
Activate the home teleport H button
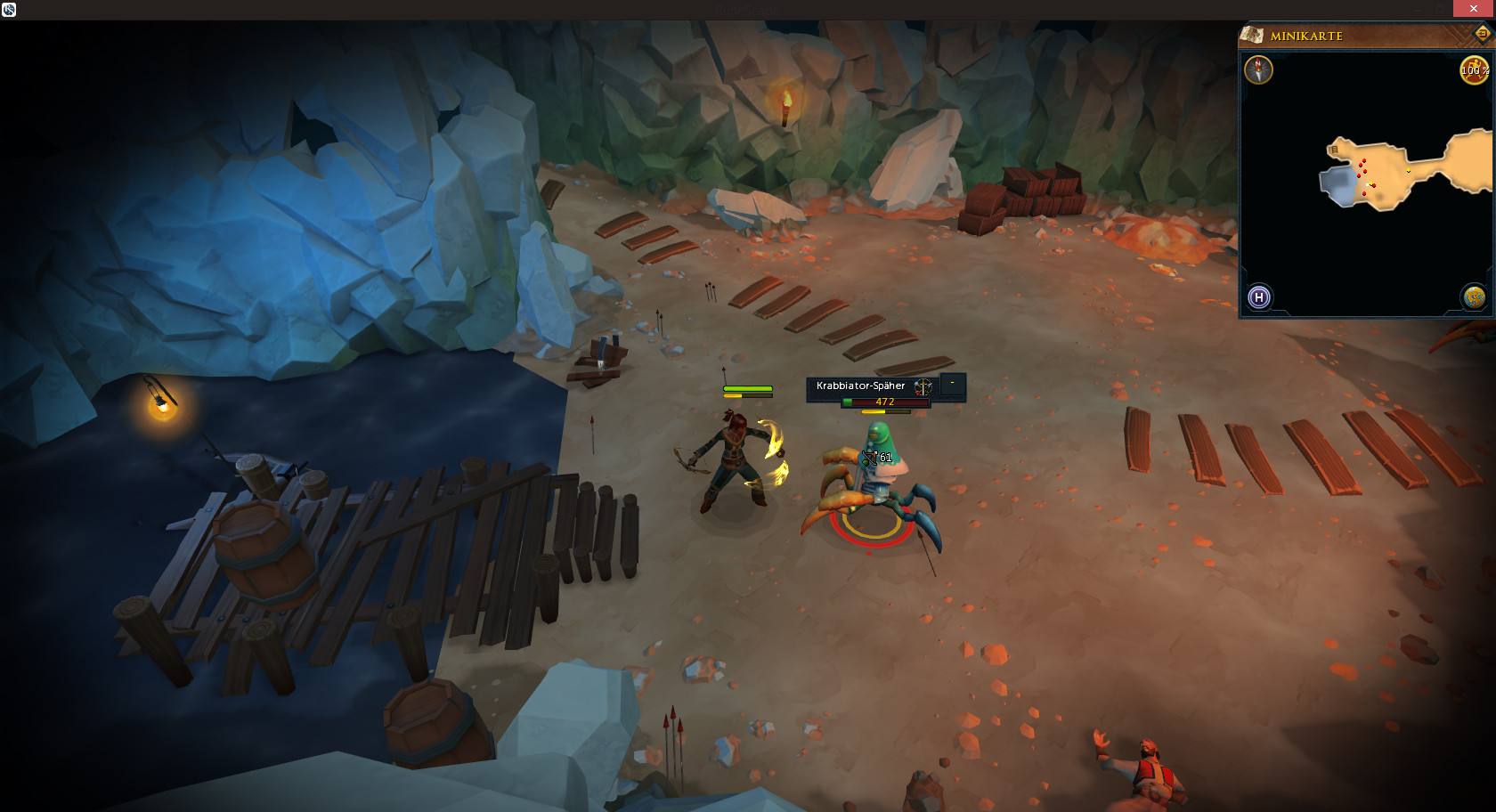point(1259,296)
